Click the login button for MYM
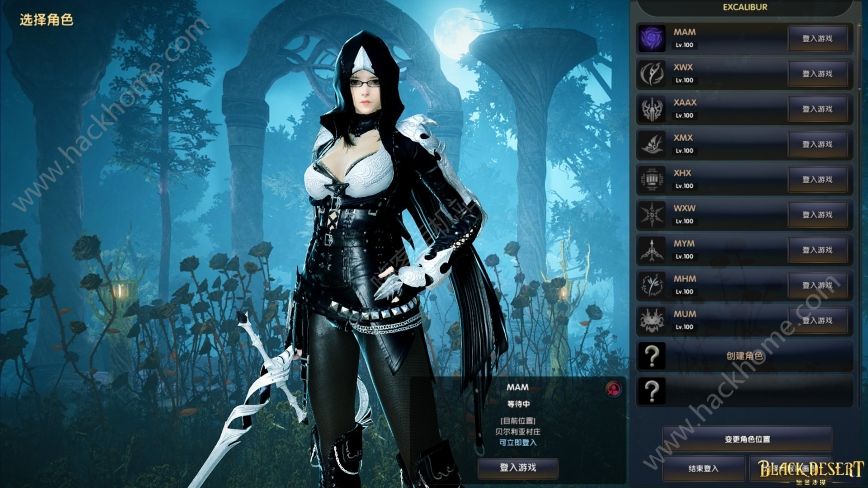The height and width of the screenshot is (488, 868). [818, 250]
